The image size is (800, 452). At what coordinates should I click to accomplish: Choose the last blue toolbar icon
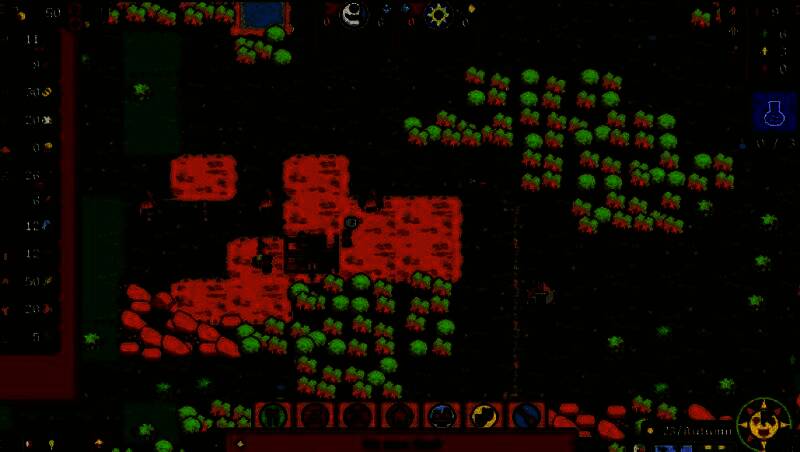[526, 417]
